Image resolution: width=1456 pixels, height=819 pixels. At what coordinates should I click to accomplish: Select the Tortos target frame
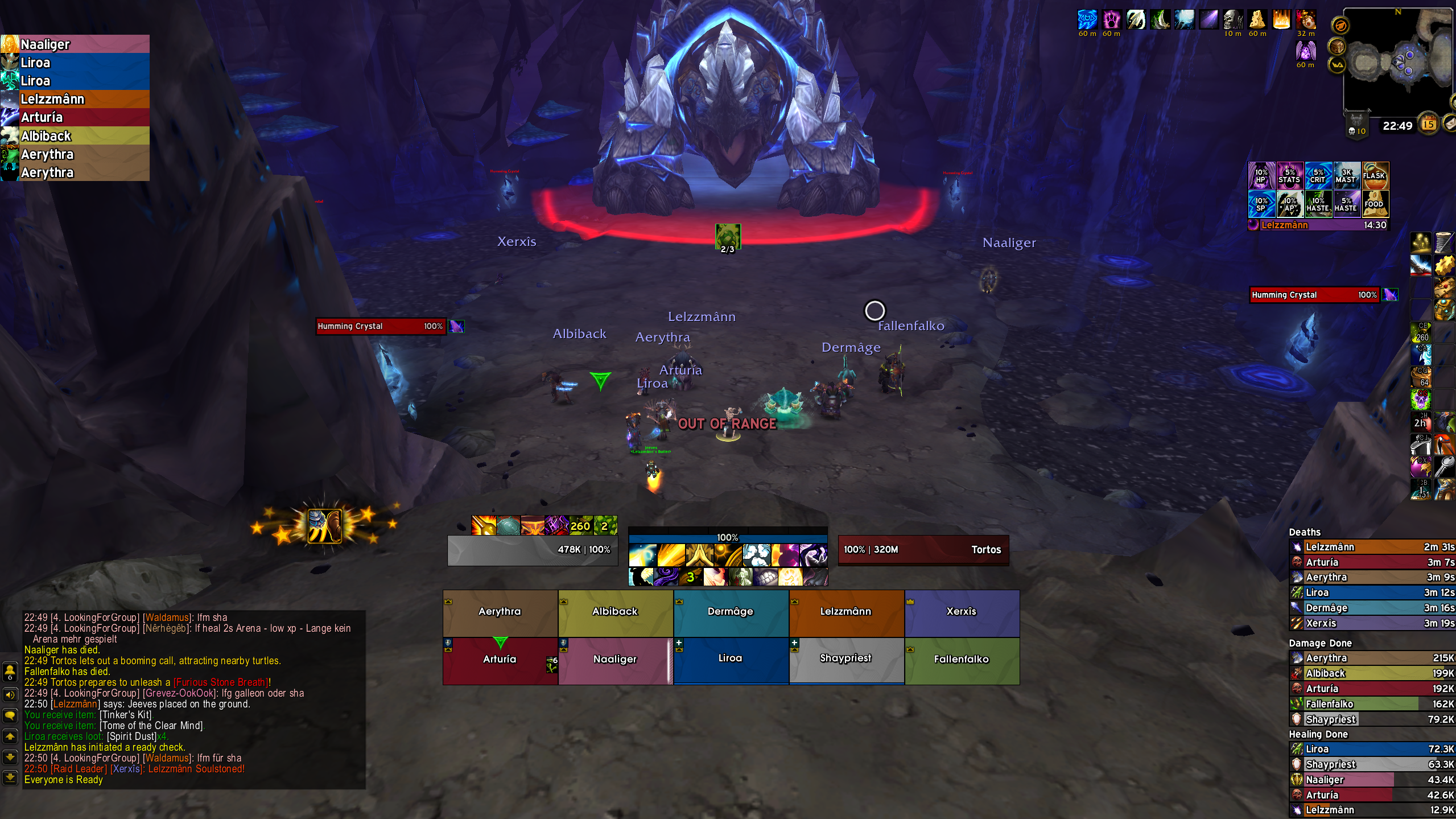[923, 550]
